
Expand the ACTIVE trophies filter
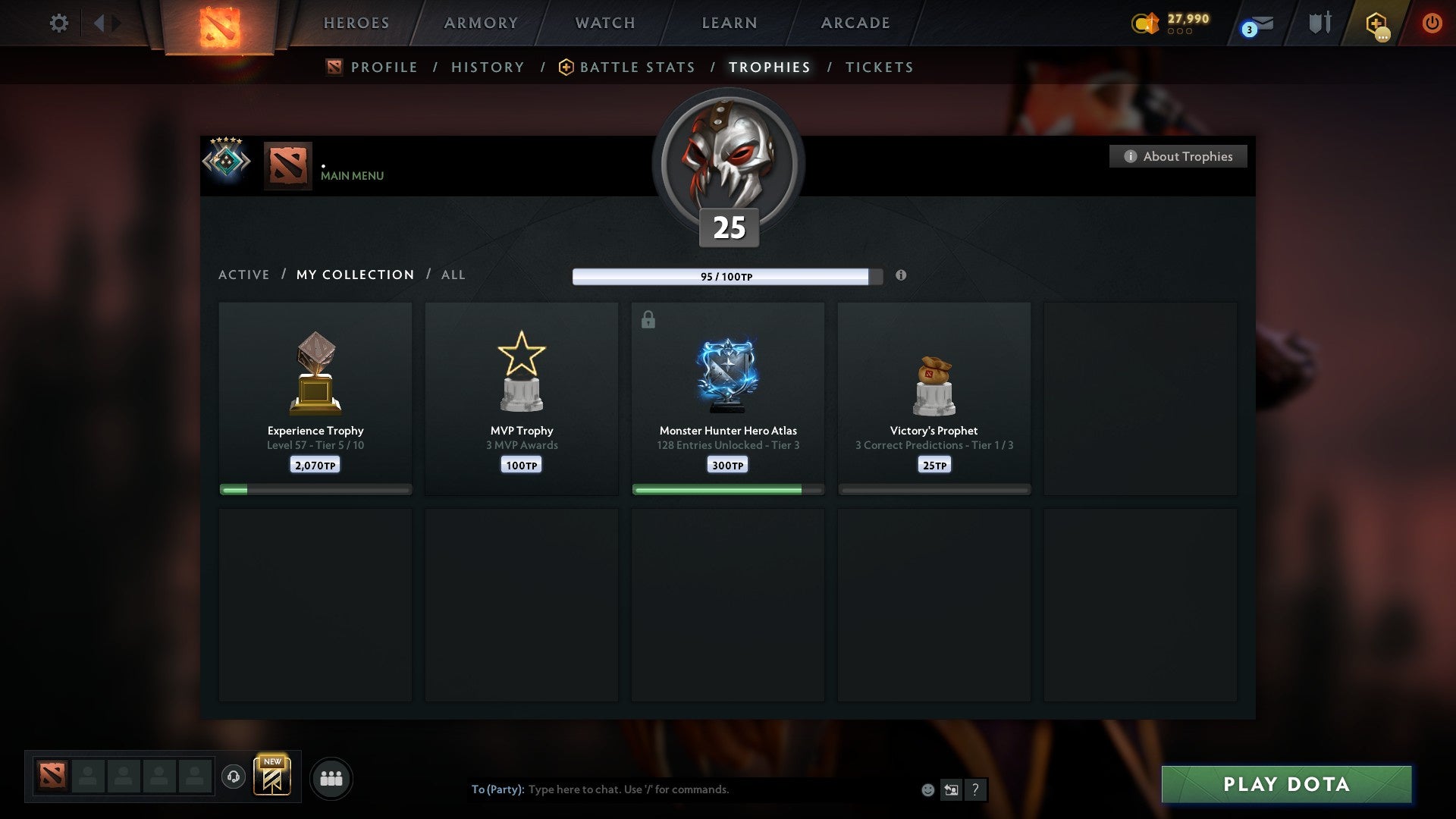pos(243,275)
